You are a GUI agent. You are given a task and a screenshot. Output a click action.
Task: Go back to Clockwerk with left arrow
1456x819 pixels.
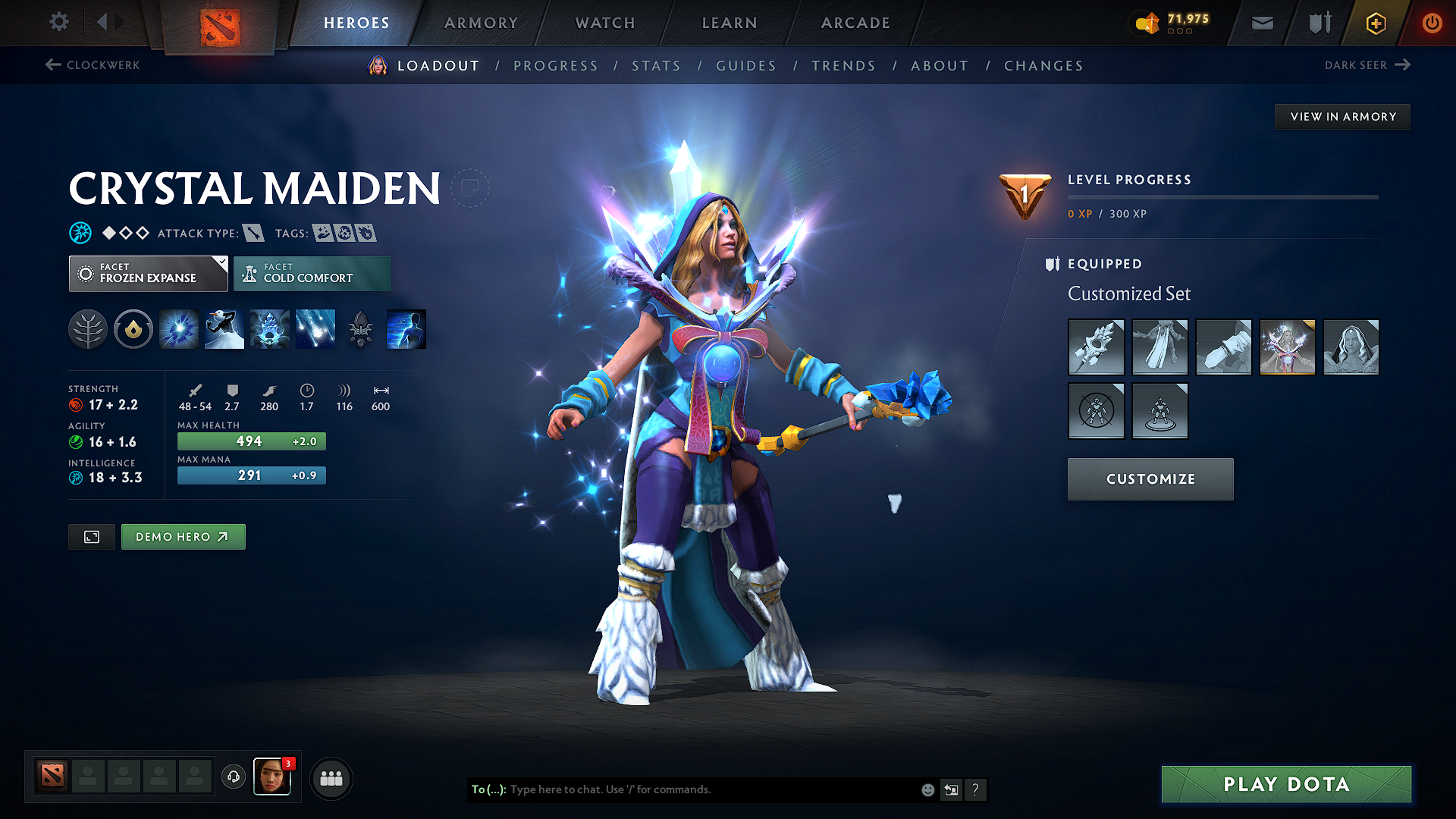coord(51,65)
